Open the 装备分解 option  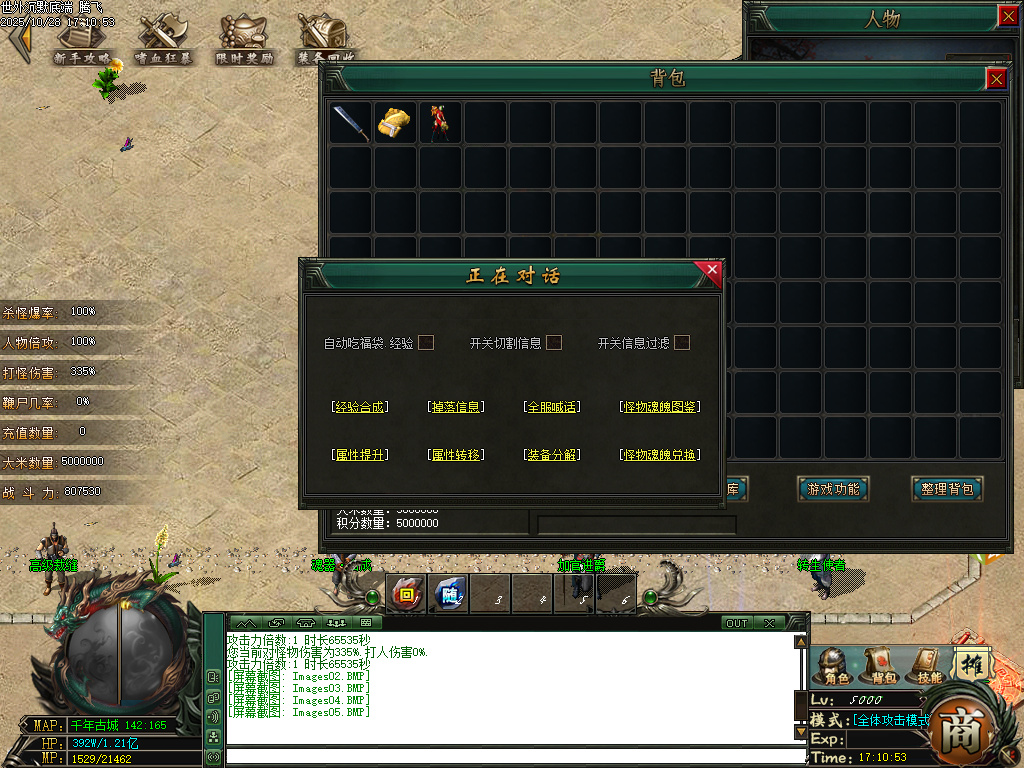click(551, 455)
